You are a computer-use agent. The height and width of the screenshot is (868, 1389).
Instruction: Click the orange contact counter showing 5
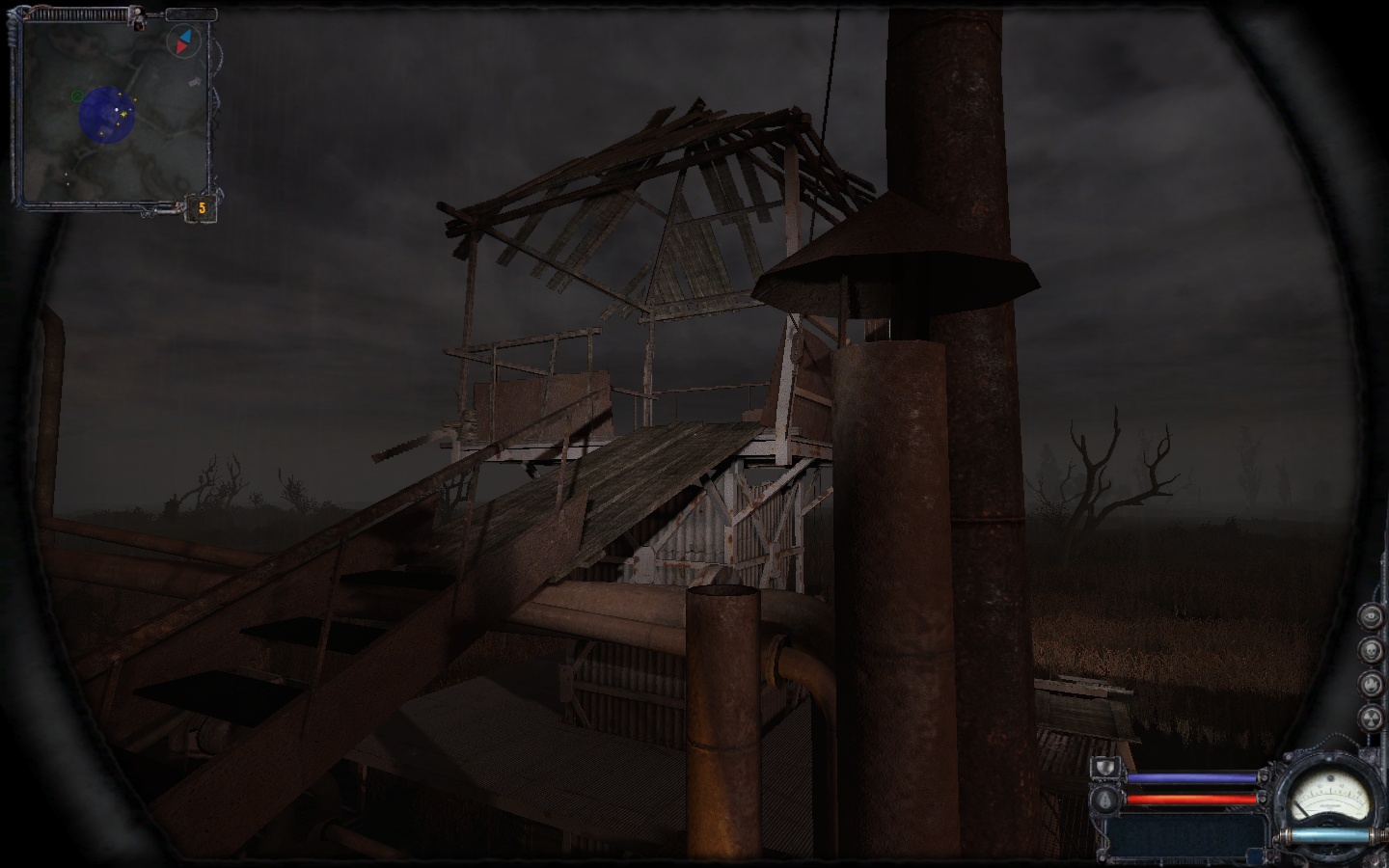[x=202, y=207]
